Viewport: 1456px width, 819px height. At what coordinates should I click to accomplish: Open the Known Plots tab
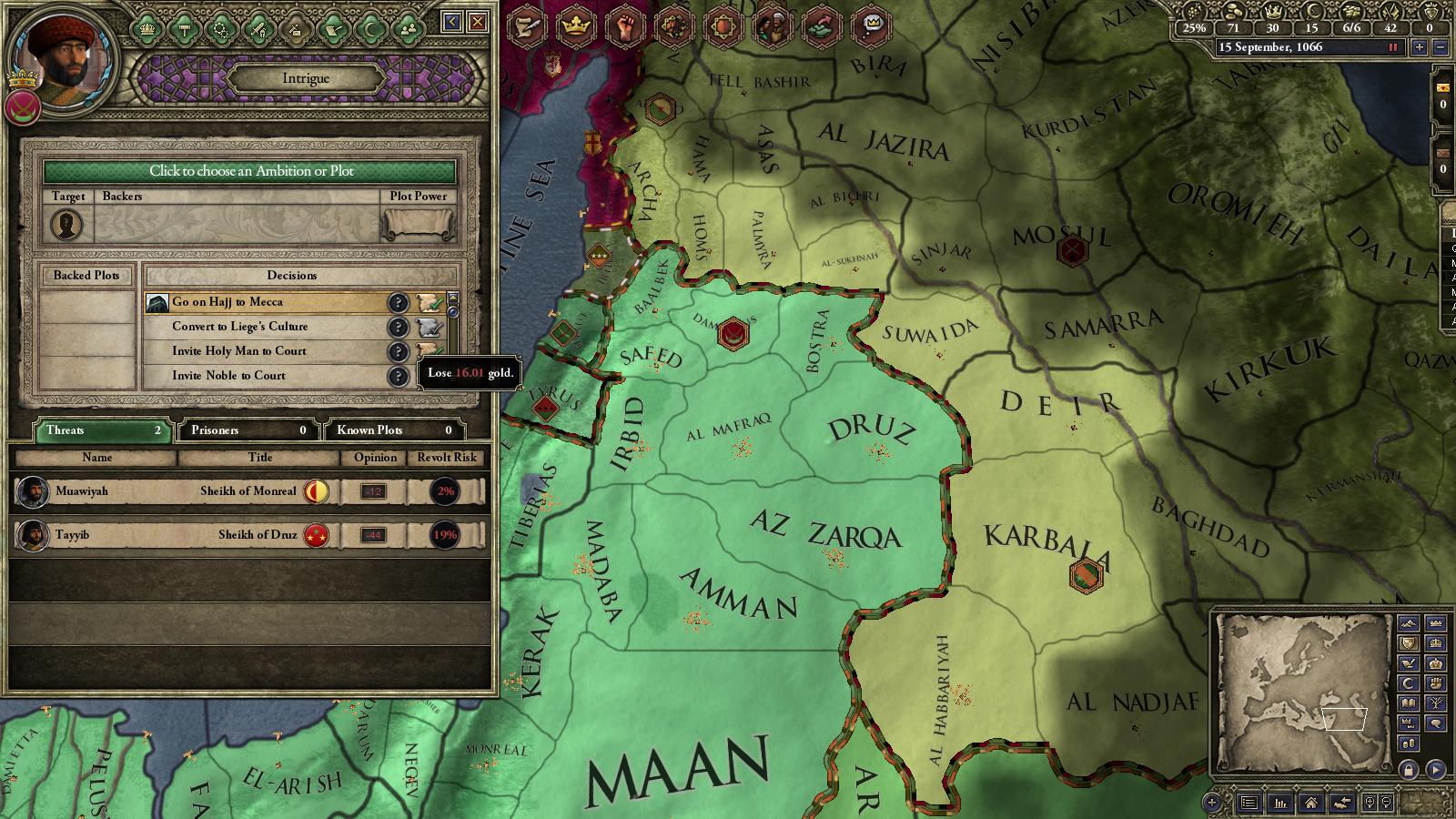pos(393,430)
